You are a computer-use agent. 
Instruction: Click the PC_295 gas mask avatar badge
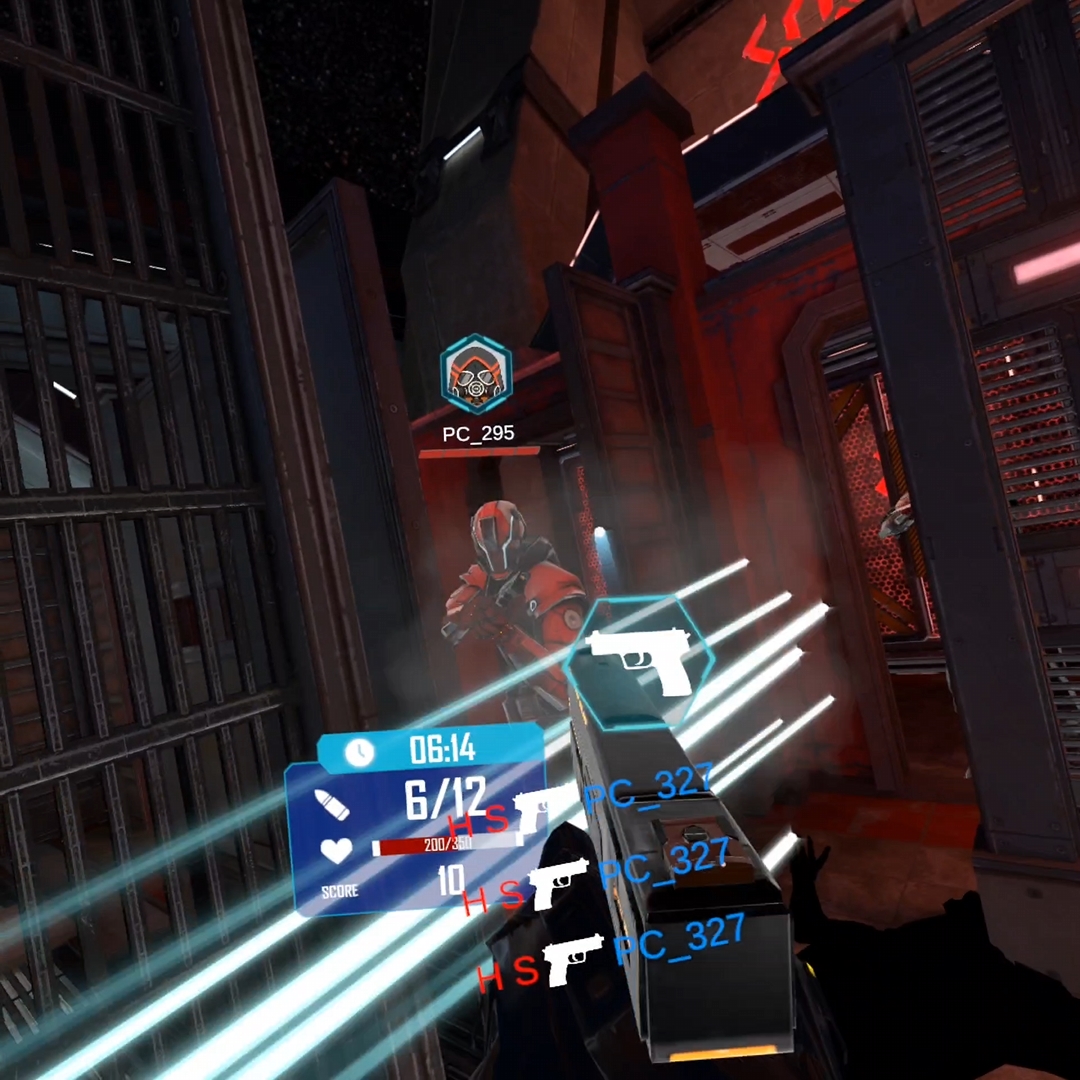tap(477, 375)
